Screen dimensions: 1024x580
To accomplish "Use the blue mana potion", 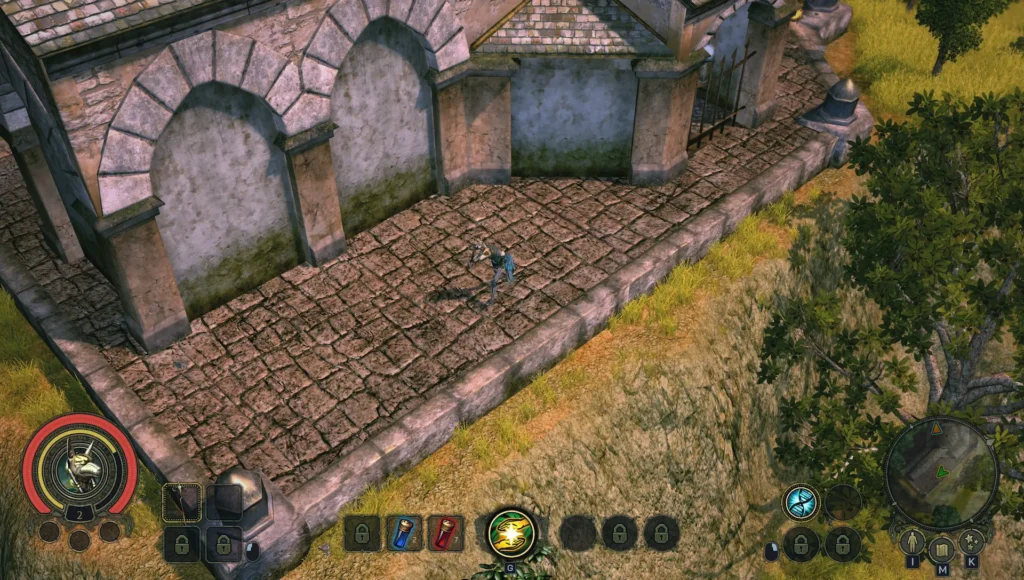I will [404, 533].
